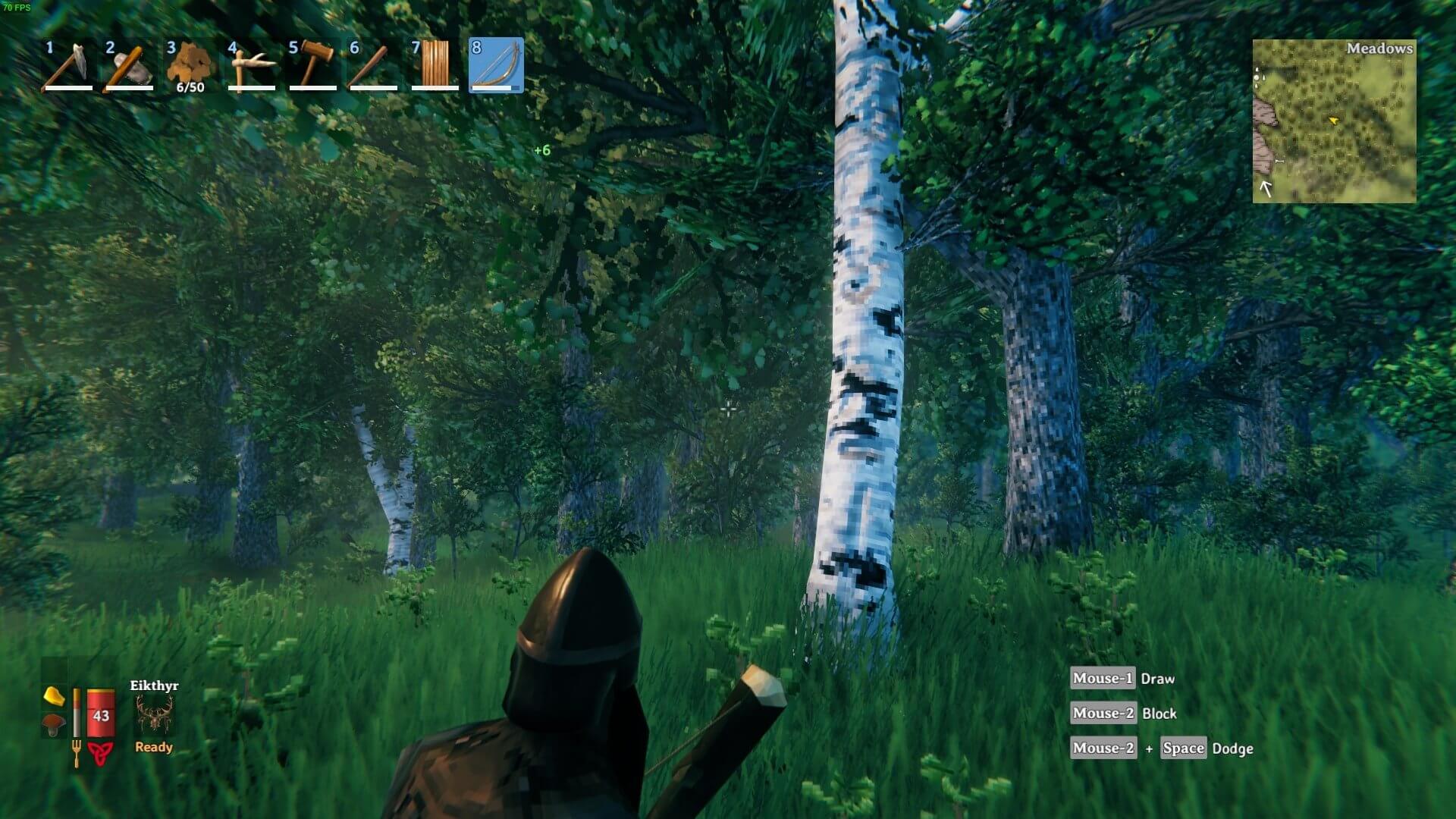1456x819 pixels.
Task: Equip the flint axe in slot 2
Action: [129, 65]
